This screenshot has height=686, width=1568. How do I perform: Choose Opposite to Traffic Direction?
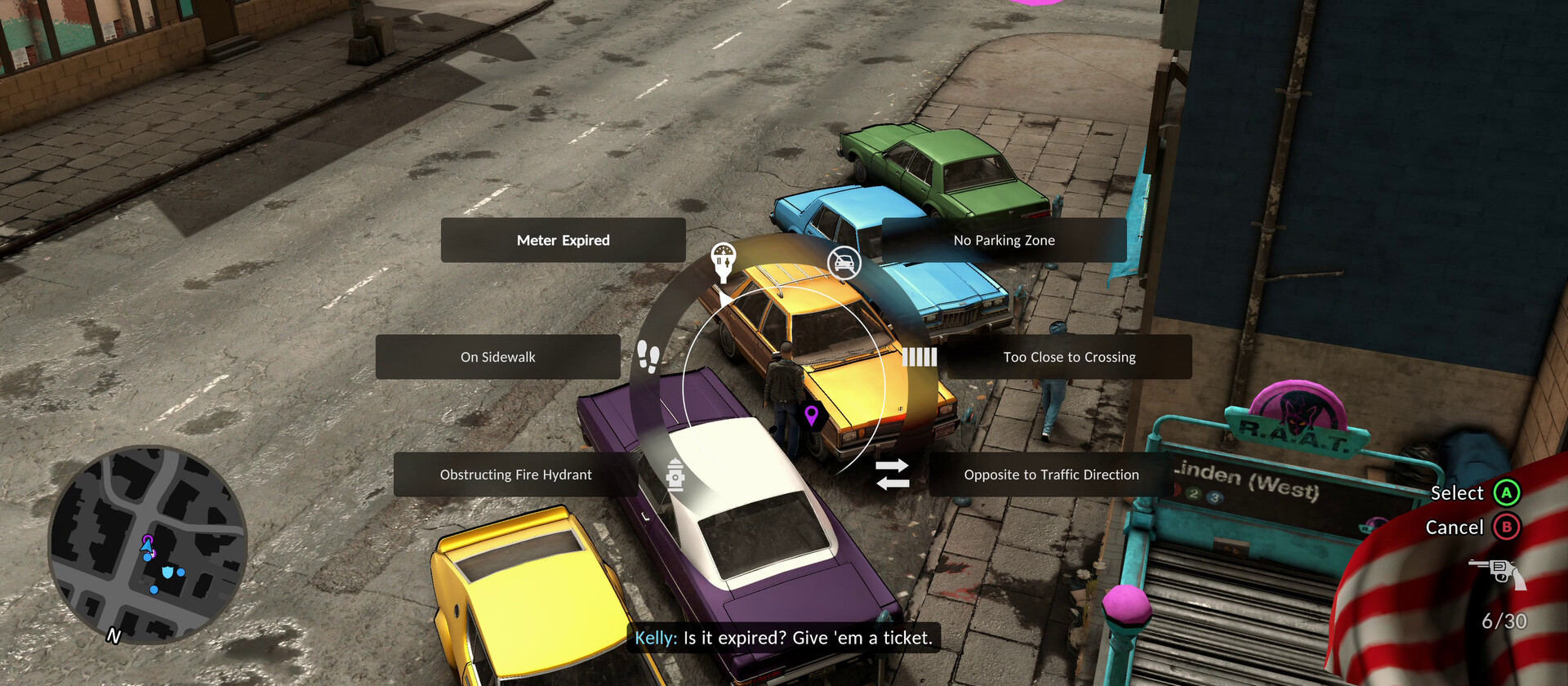coord(1050,474)
